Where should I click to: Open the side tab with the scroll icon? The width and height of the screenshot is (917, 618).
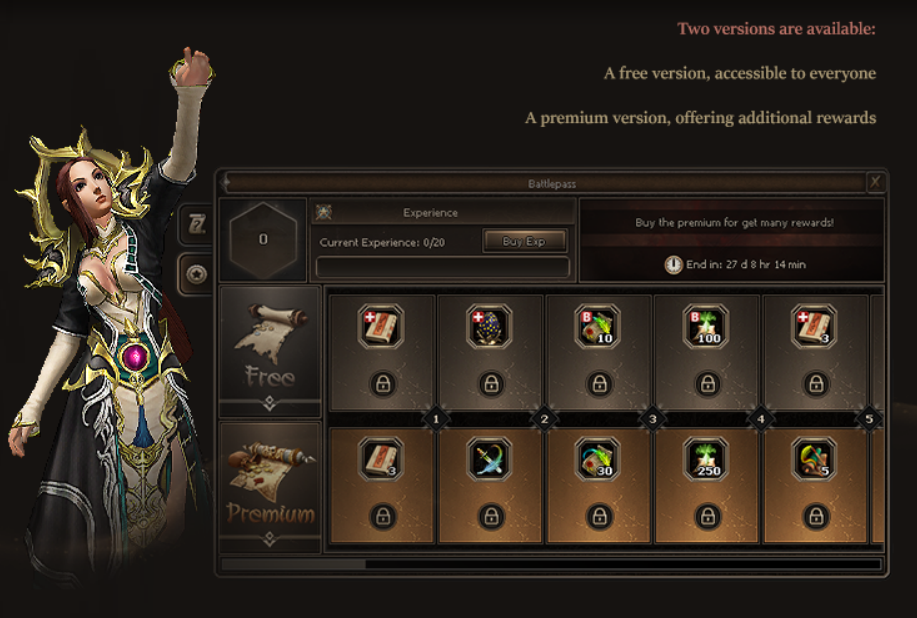point(197,226)
